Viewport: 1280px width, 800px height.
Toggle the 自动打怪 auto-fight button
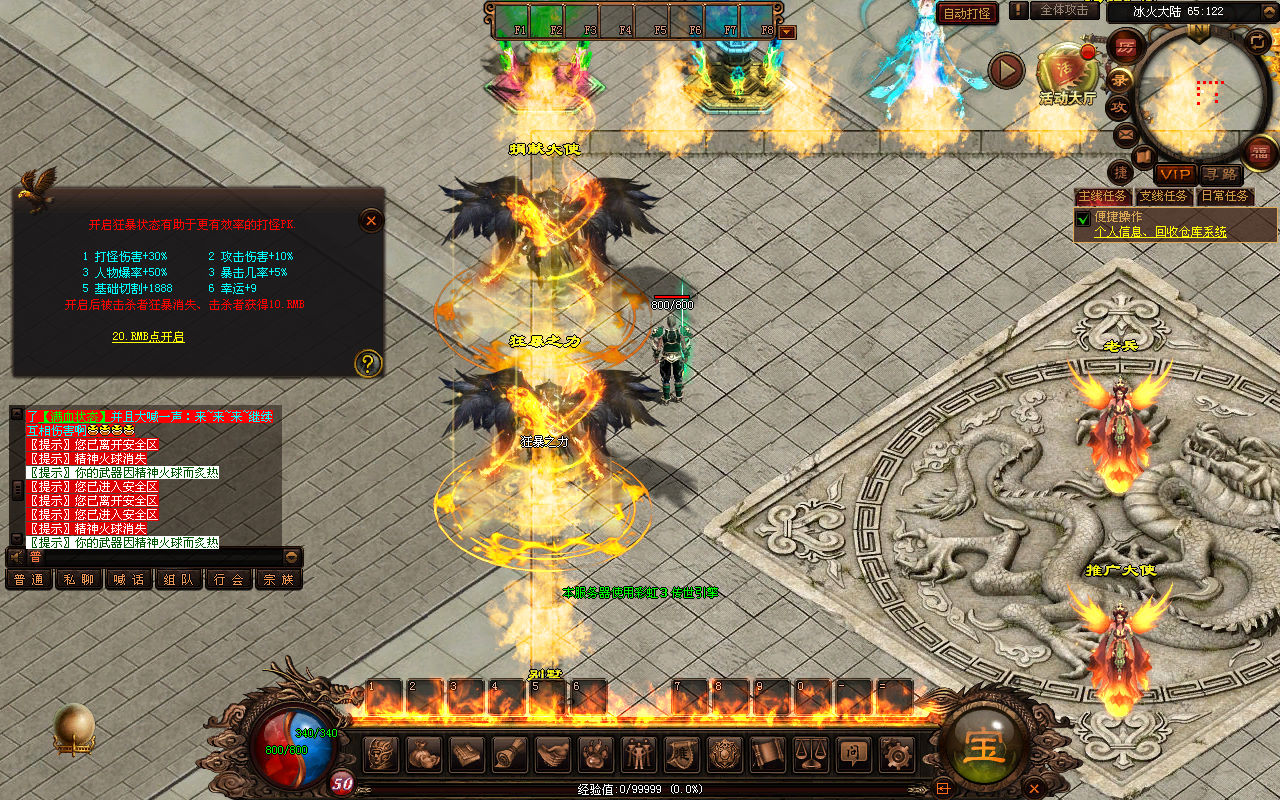(x=968, y=13)
